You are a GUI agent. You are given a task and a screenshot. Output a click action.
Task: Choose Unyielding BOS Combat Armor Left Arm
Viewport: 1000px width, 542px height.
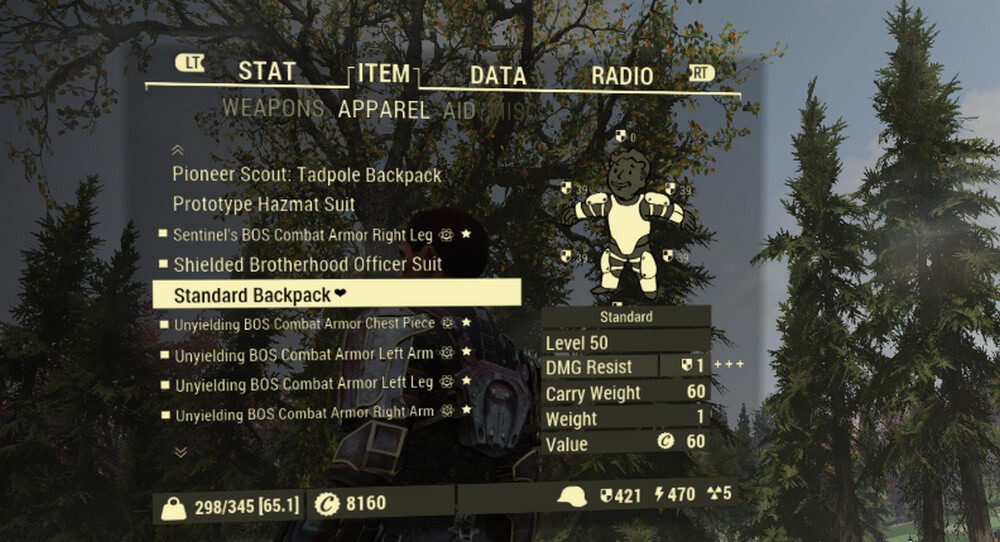pyautogui.click(x=304, y=354)
